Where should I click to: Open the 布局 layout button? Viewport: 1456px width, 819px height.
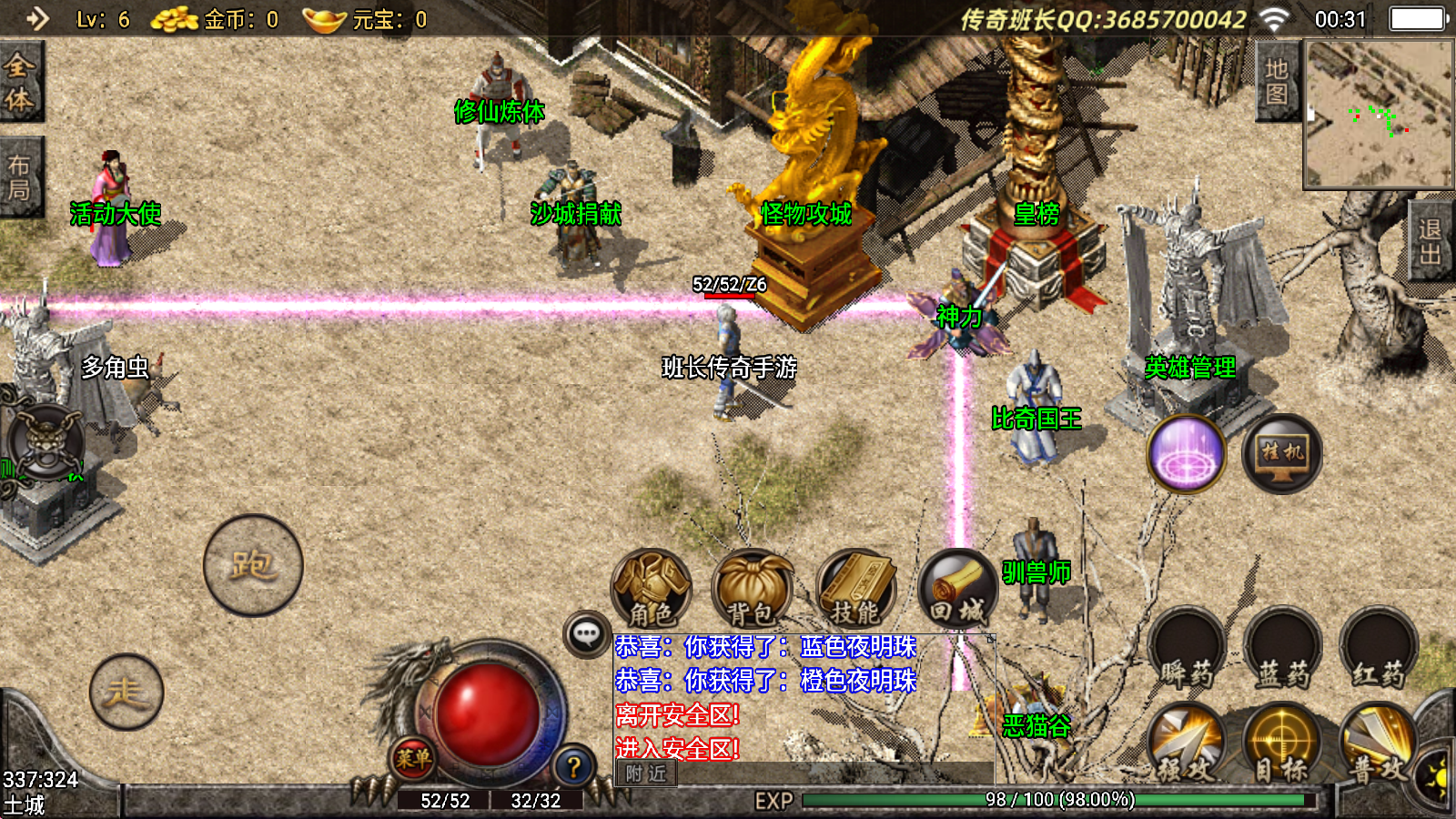[20, 177]
